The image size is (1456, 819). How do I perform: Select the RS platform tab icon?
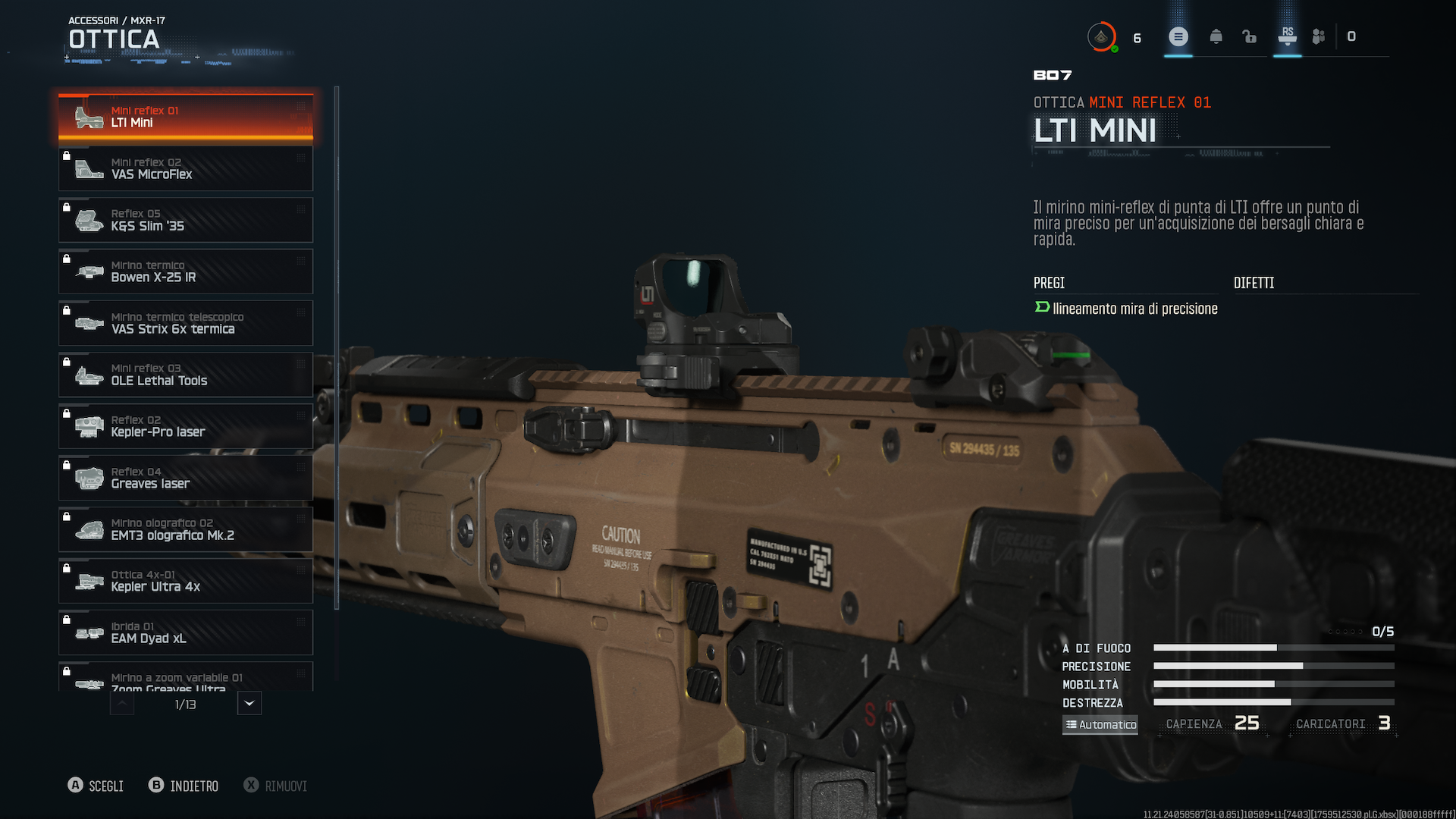[1287, 36]
